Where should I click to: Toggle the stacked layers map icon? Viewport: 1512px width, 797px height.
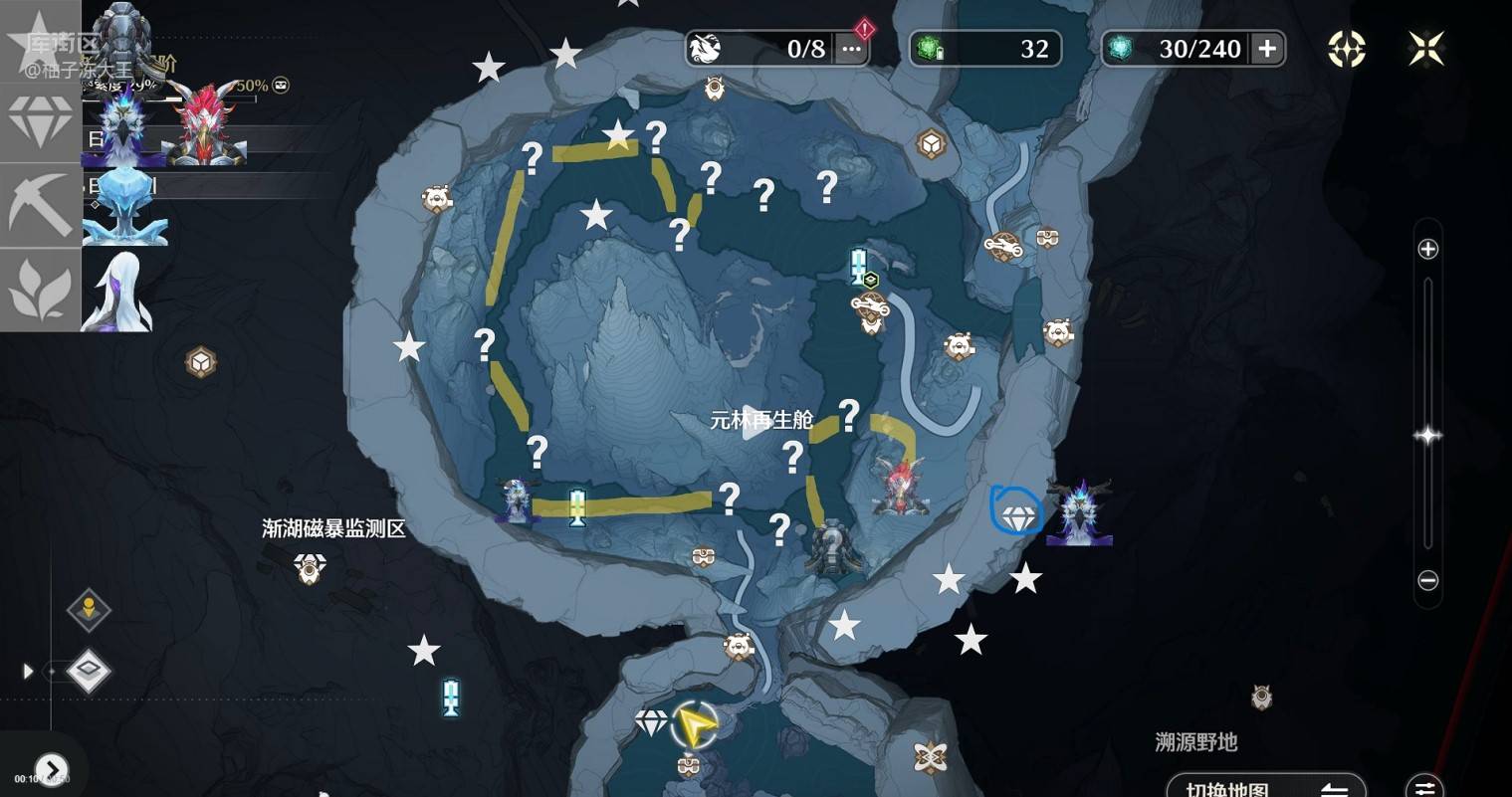[89, 672]
